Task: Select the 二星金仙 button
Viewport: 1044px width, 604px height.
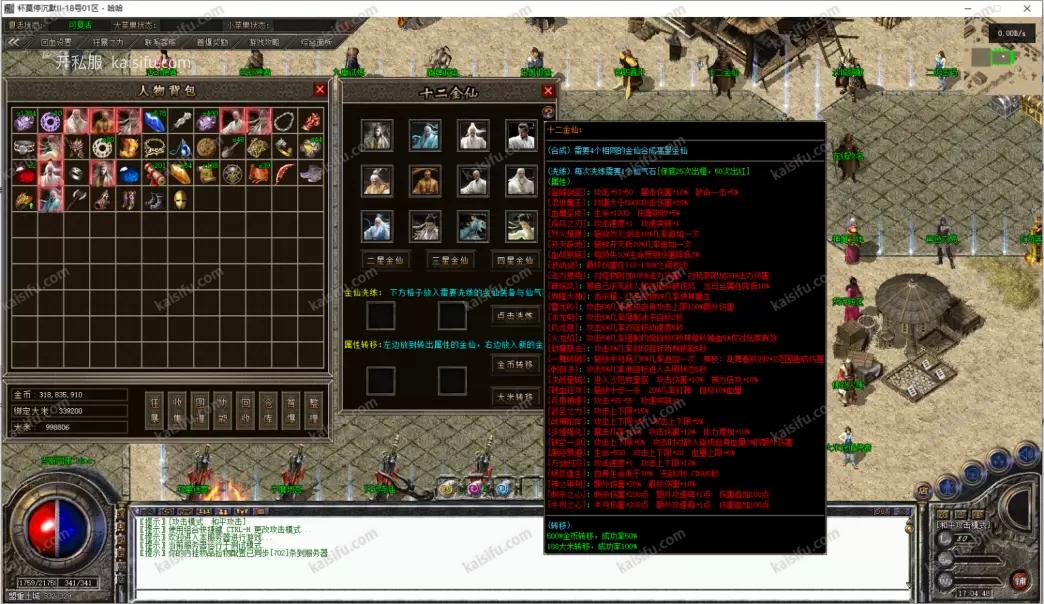Action: tap(385, 261)
